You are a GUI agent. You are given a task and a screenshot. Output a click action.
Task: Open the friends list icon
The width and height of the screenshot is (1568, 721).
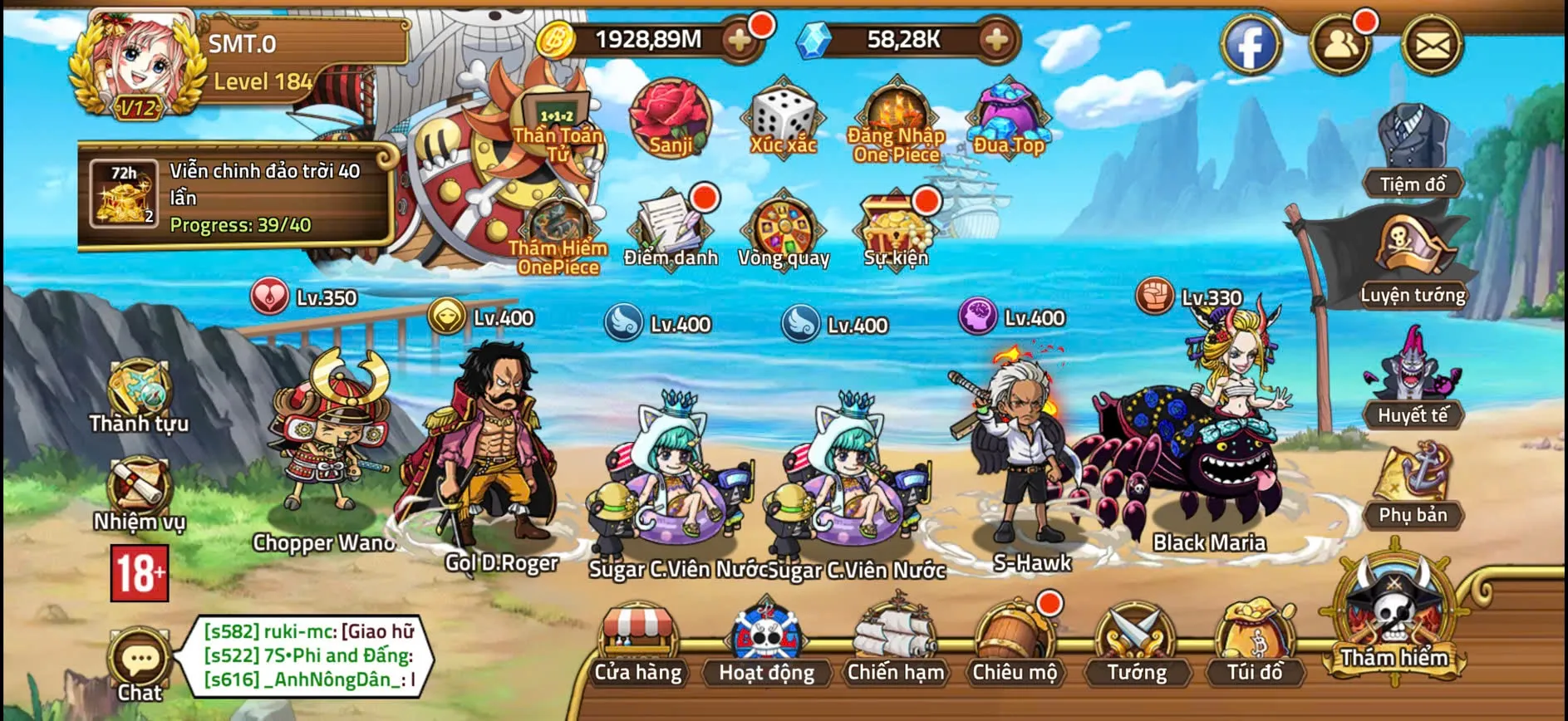coord(1339,45)
